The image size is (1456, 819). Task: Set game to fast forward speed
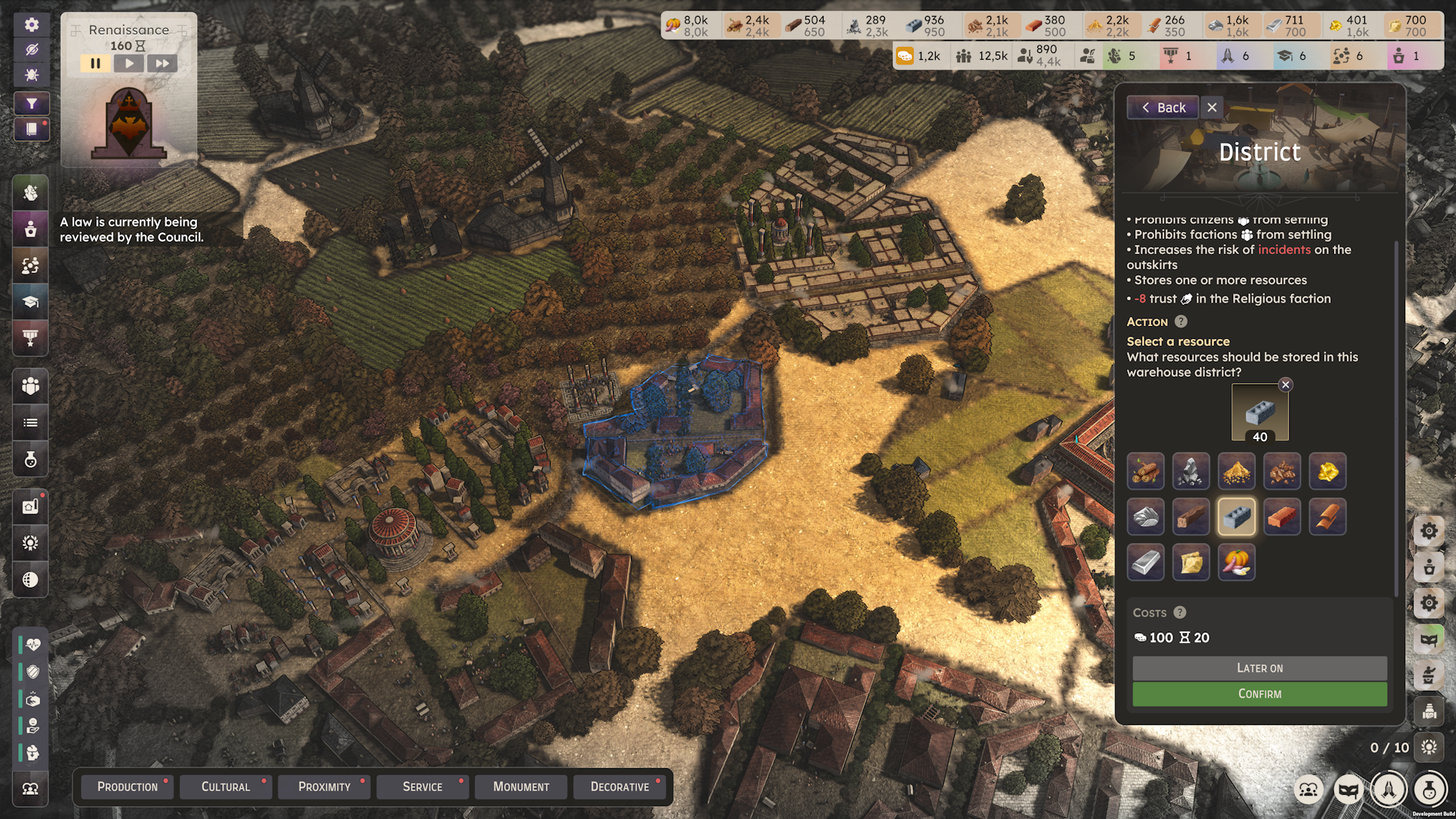[x=162, y=64]
